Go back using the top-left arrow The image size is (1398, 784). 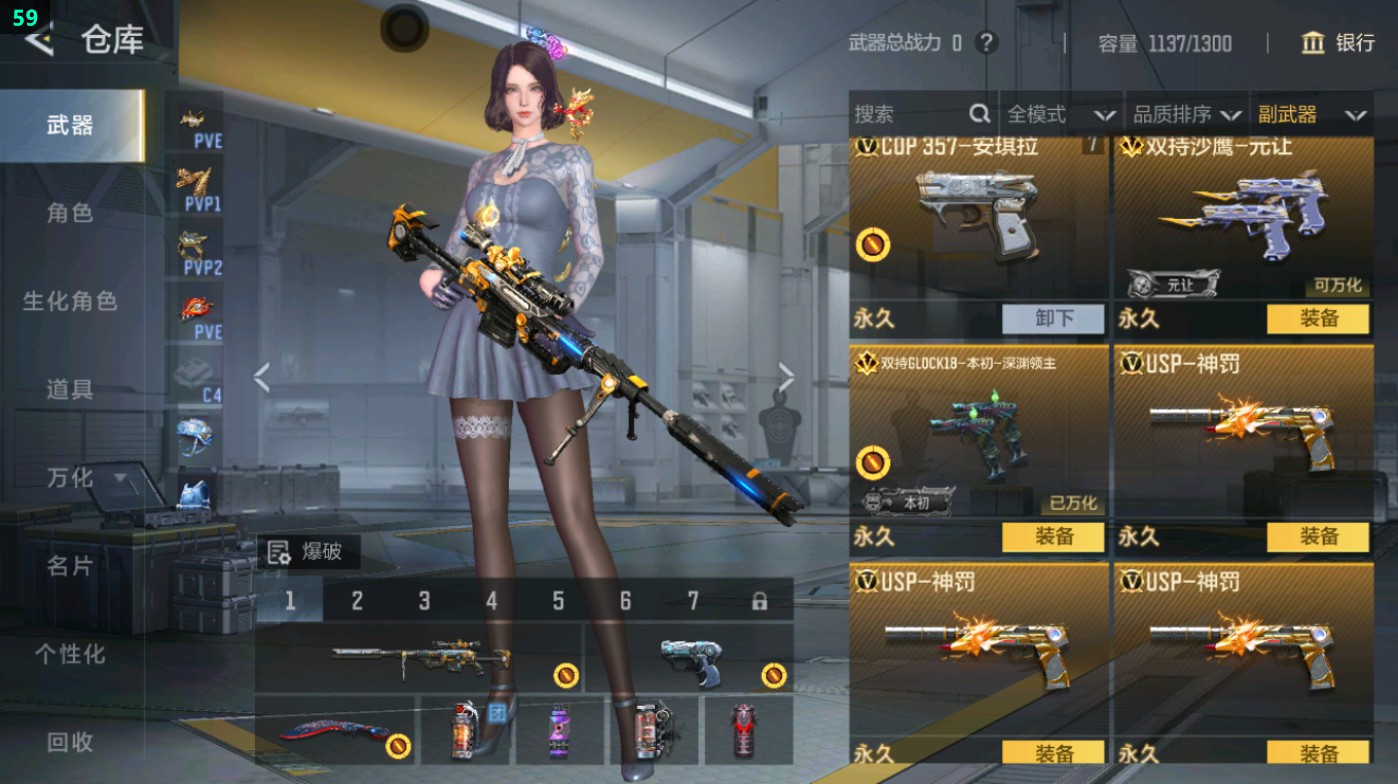tap(40, 40)
